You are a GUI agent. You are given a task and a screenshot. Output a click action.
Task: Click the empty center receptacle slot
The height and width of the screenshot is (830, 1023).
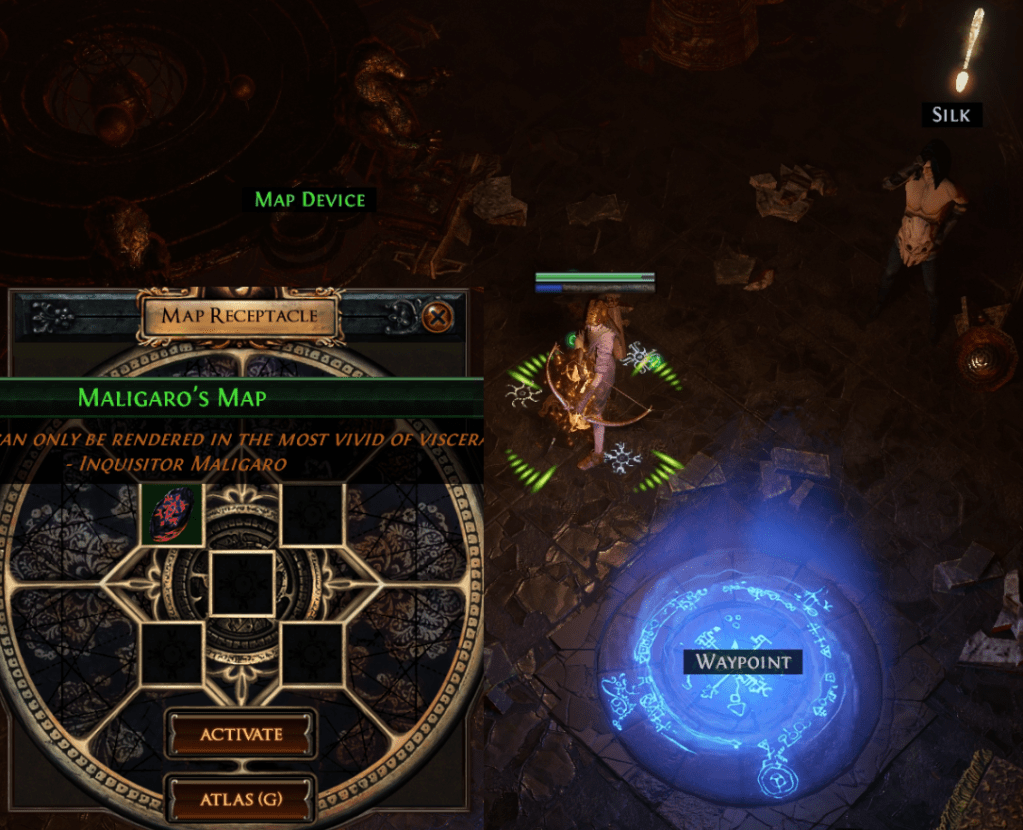coord(241,584)
